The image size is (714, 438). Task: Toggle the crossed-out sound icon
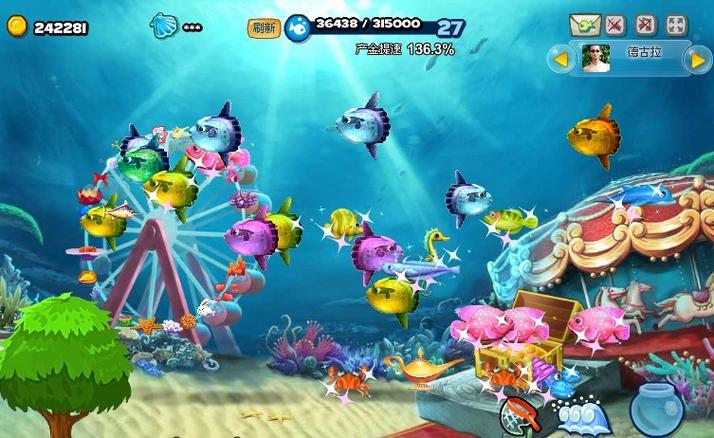tap(615, 24)
